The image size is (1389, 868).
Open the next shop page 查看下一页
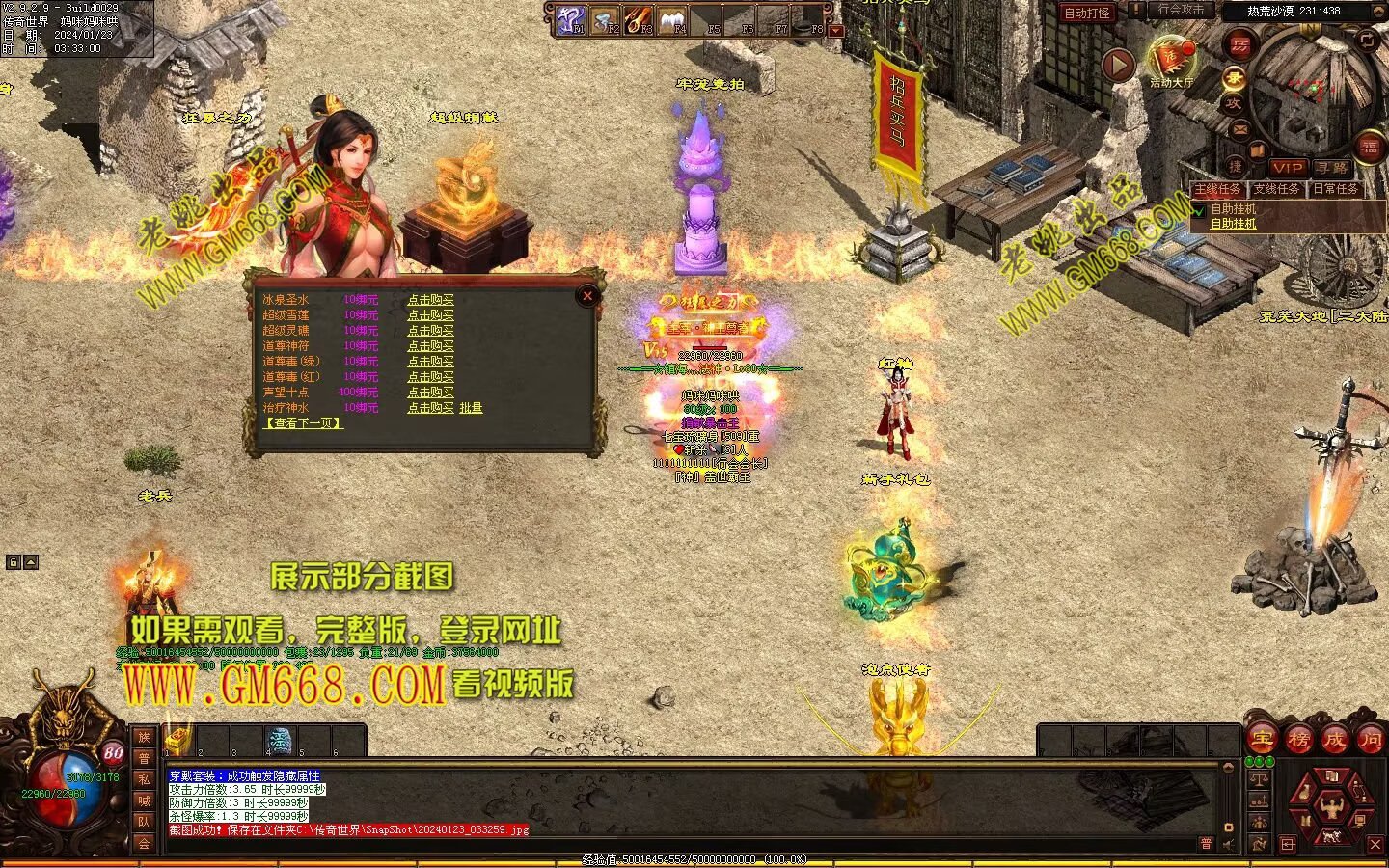303,423
